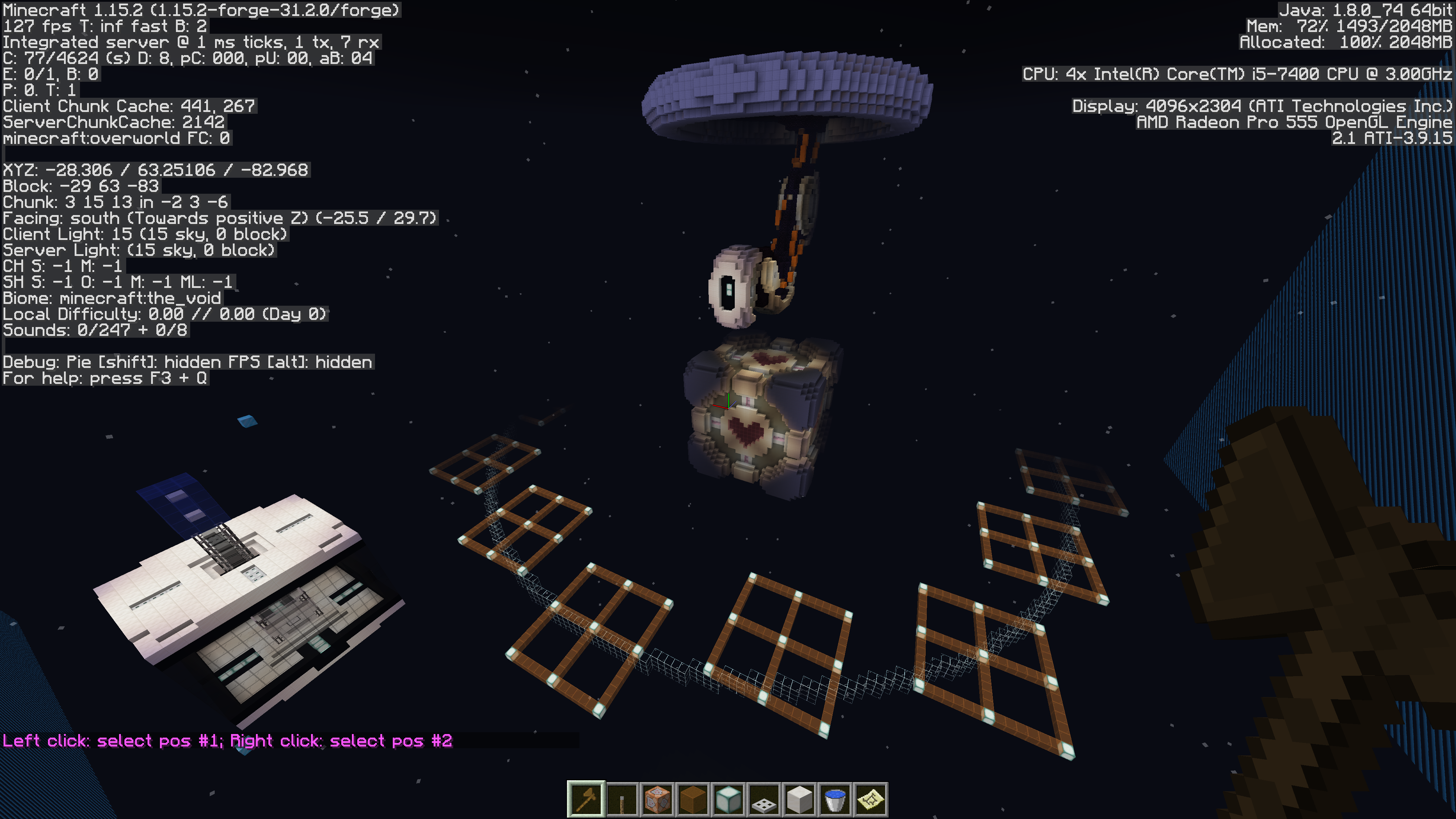
Task: Select the yellow map paper slot
Action: click(871, 800)
